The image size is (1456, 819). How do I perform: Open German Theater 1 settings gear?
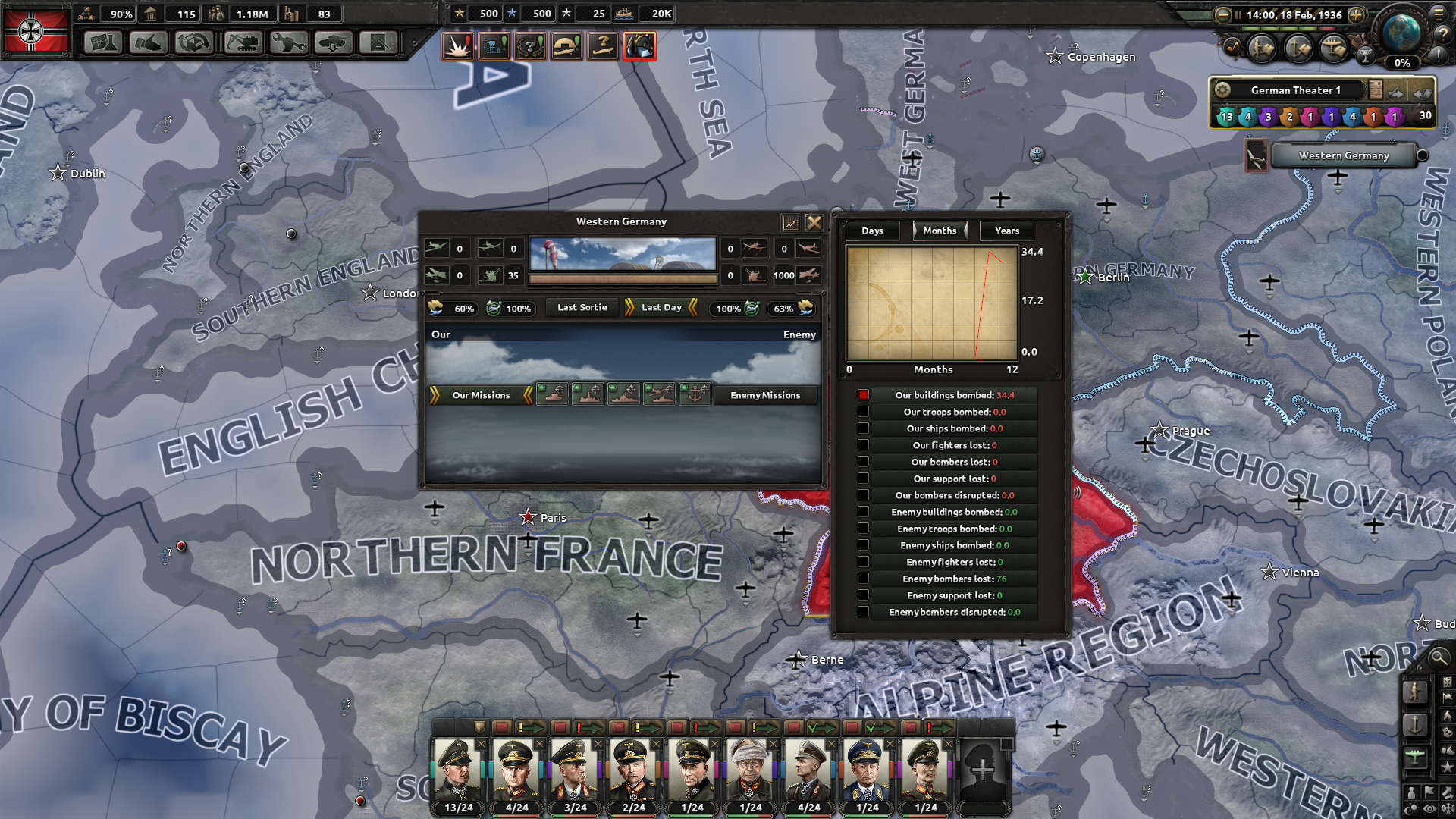(x=1223, y=89)
